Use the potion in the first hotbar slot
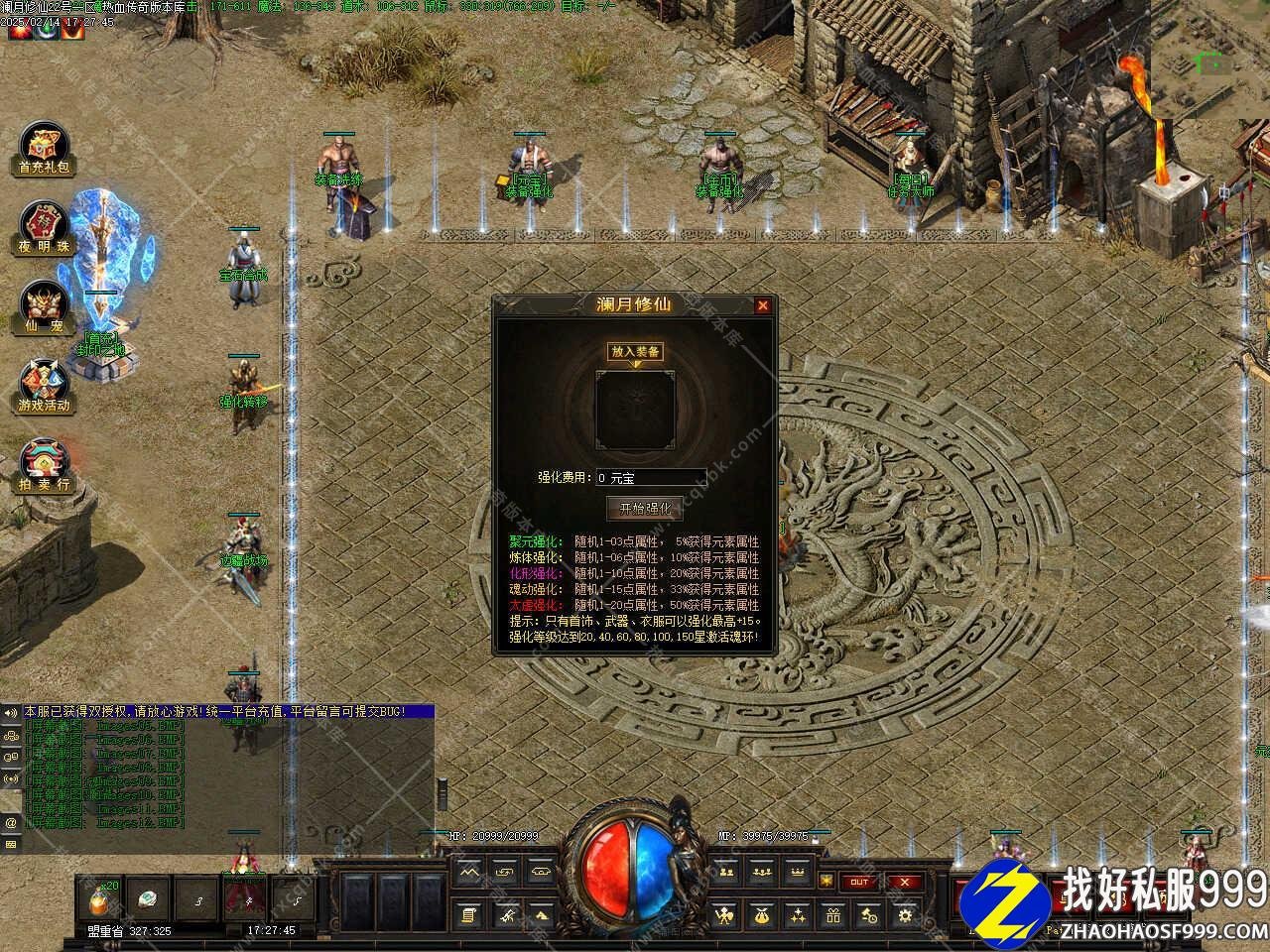Image resolution: width=1270 pixels, height=952 pixels. pos(101,897)
